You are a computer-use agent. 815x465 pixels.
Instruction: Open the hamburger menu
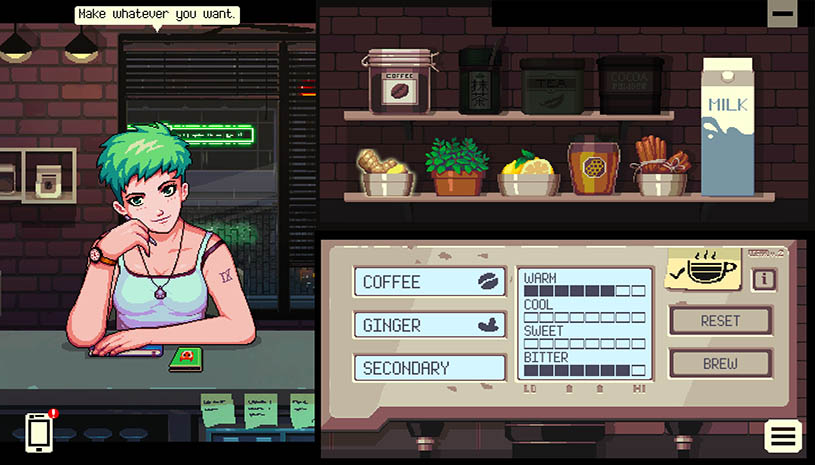click(783, 436)
